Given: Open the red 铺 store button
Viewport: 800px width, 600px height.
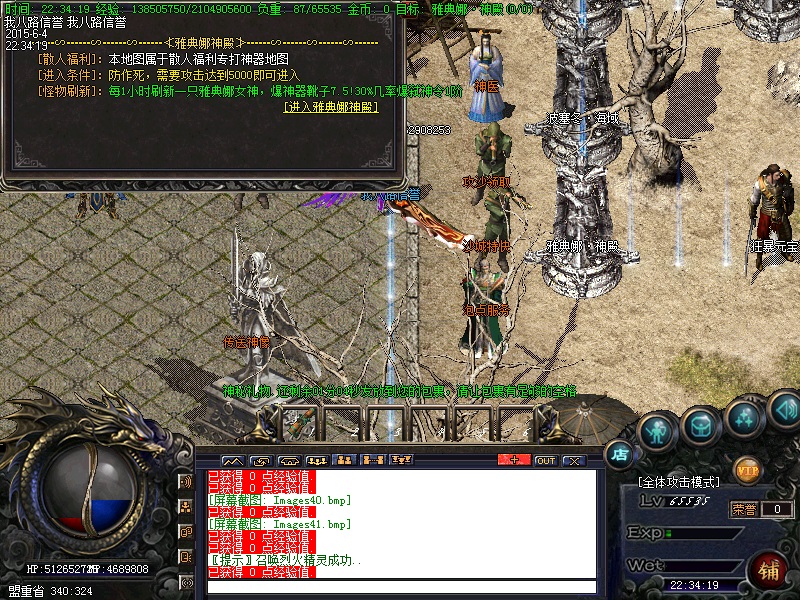Looking at the screenshot, I should click(x=769, y=571).
